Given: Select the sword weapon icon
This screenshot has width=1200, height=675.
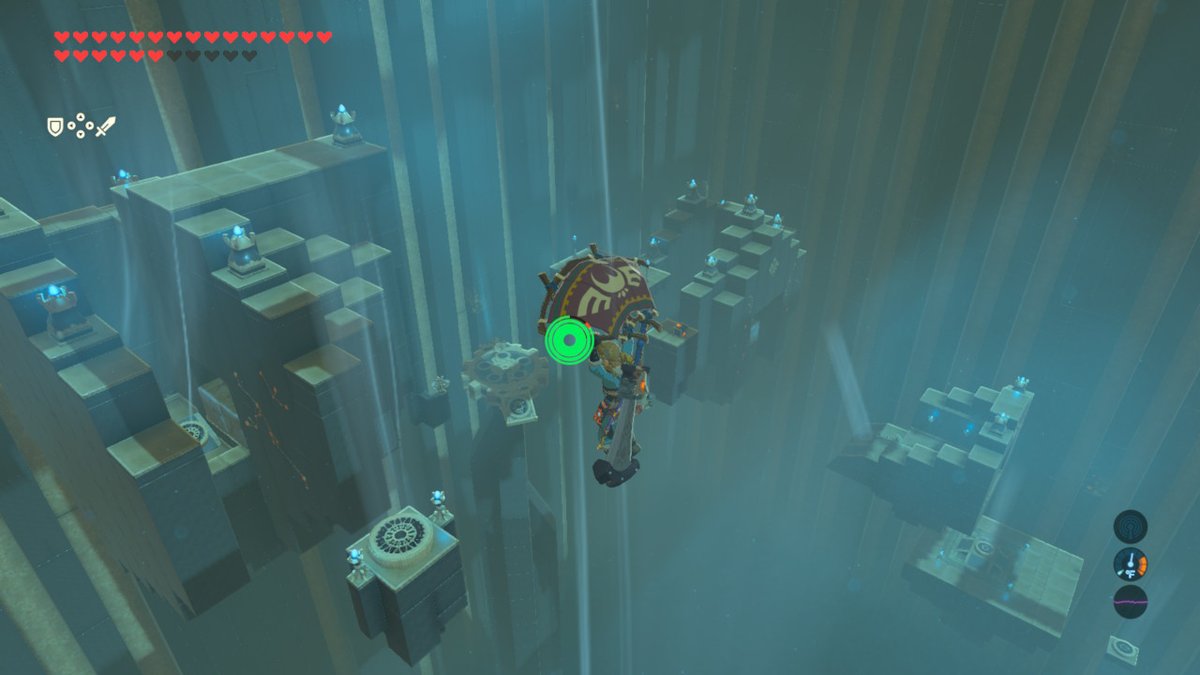Looking at the screenshot, I should [x=106, y=127].
